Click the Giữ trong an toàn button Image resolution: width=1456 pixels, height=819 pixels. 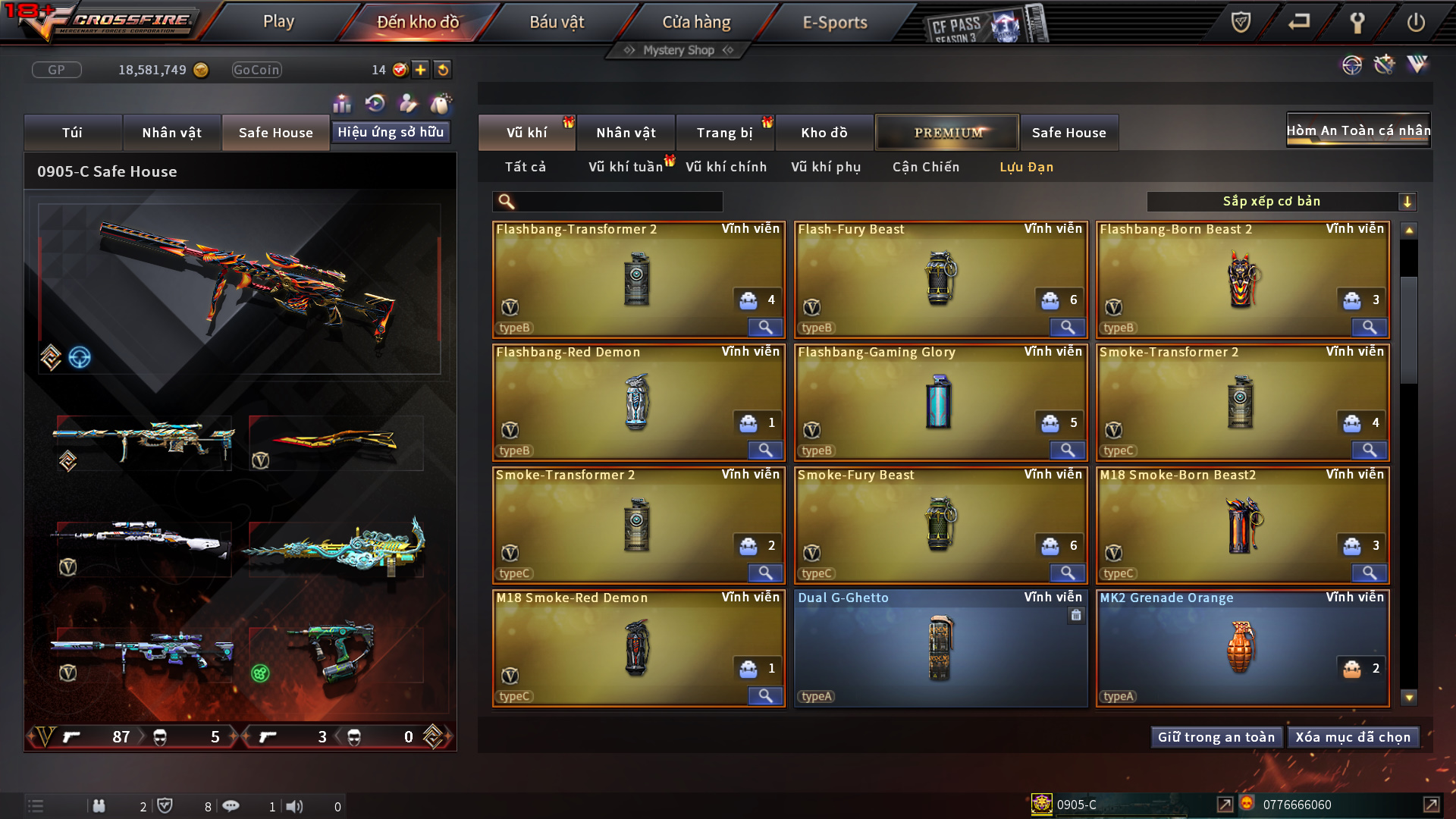point(1216,737)
